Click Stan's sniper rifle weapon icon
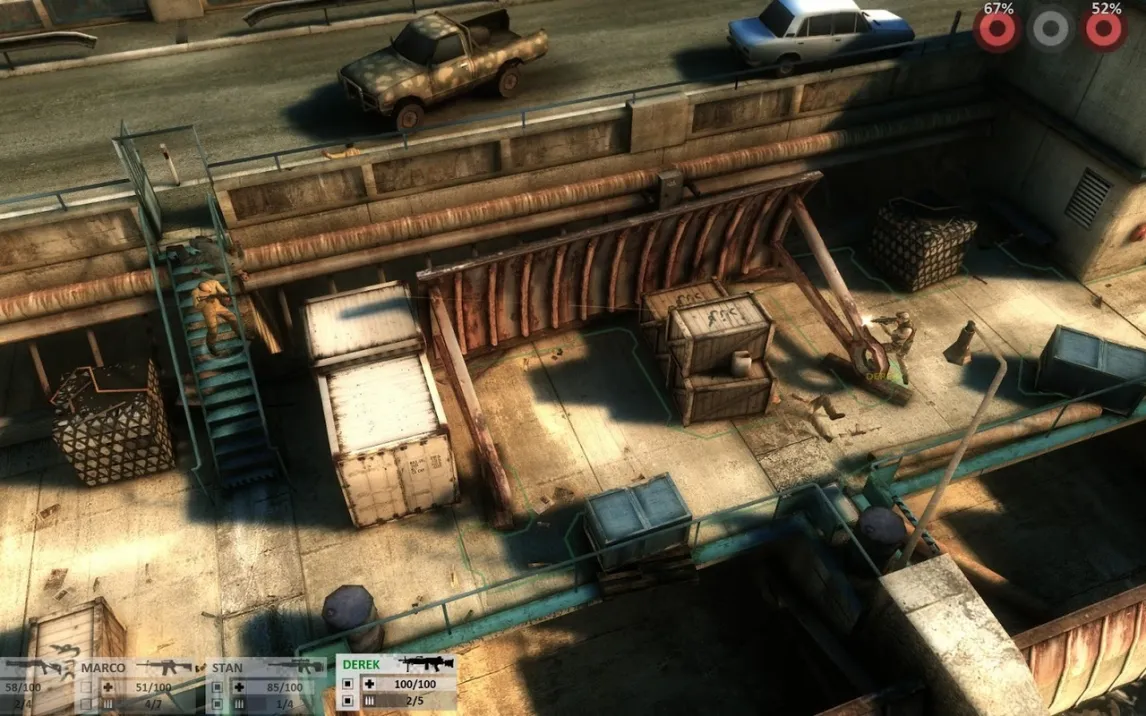This screenshot has width=1146, height=716. coord(296,666)
